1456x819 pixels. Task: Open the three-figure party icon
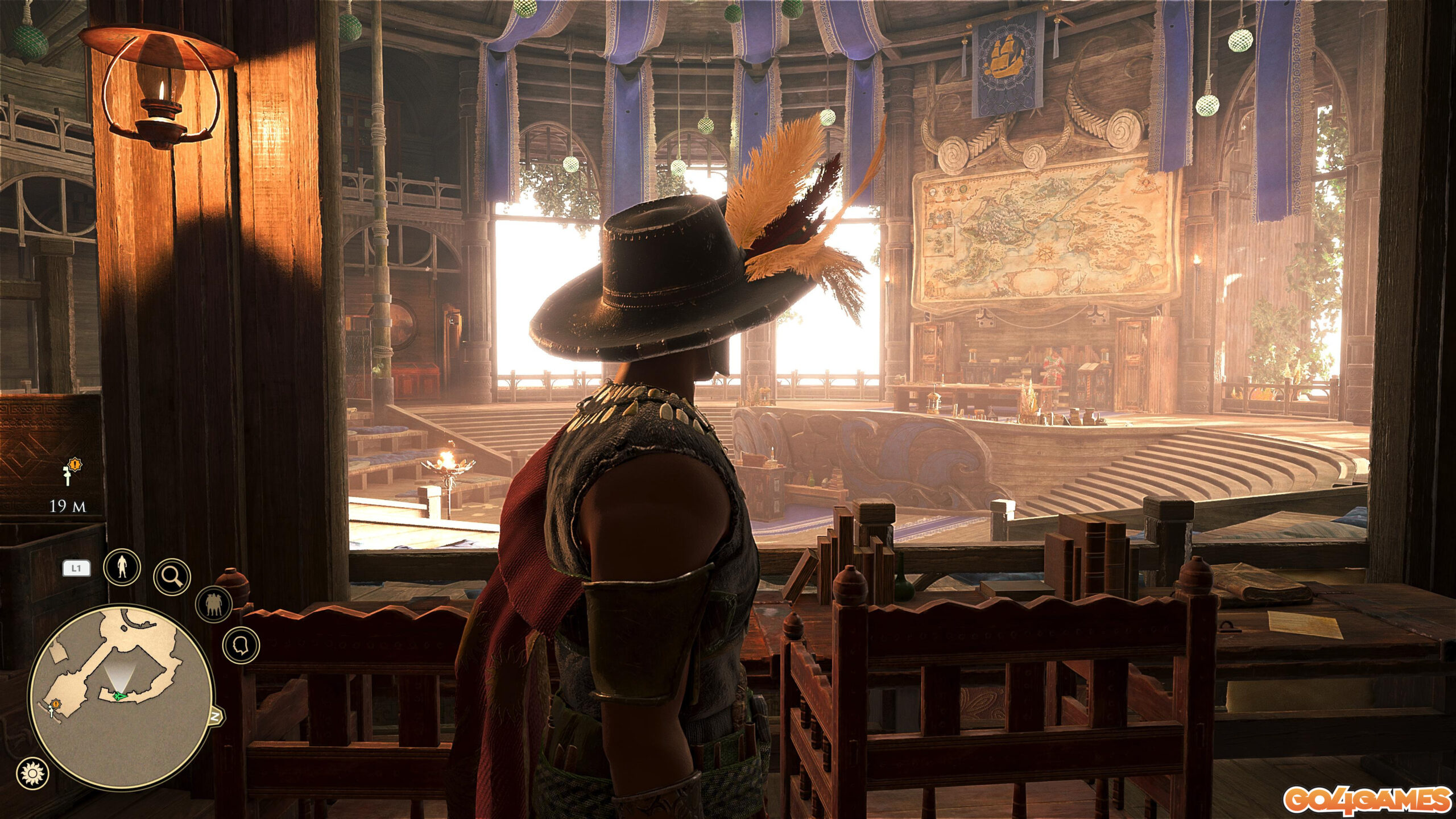[x=214, y=603]
